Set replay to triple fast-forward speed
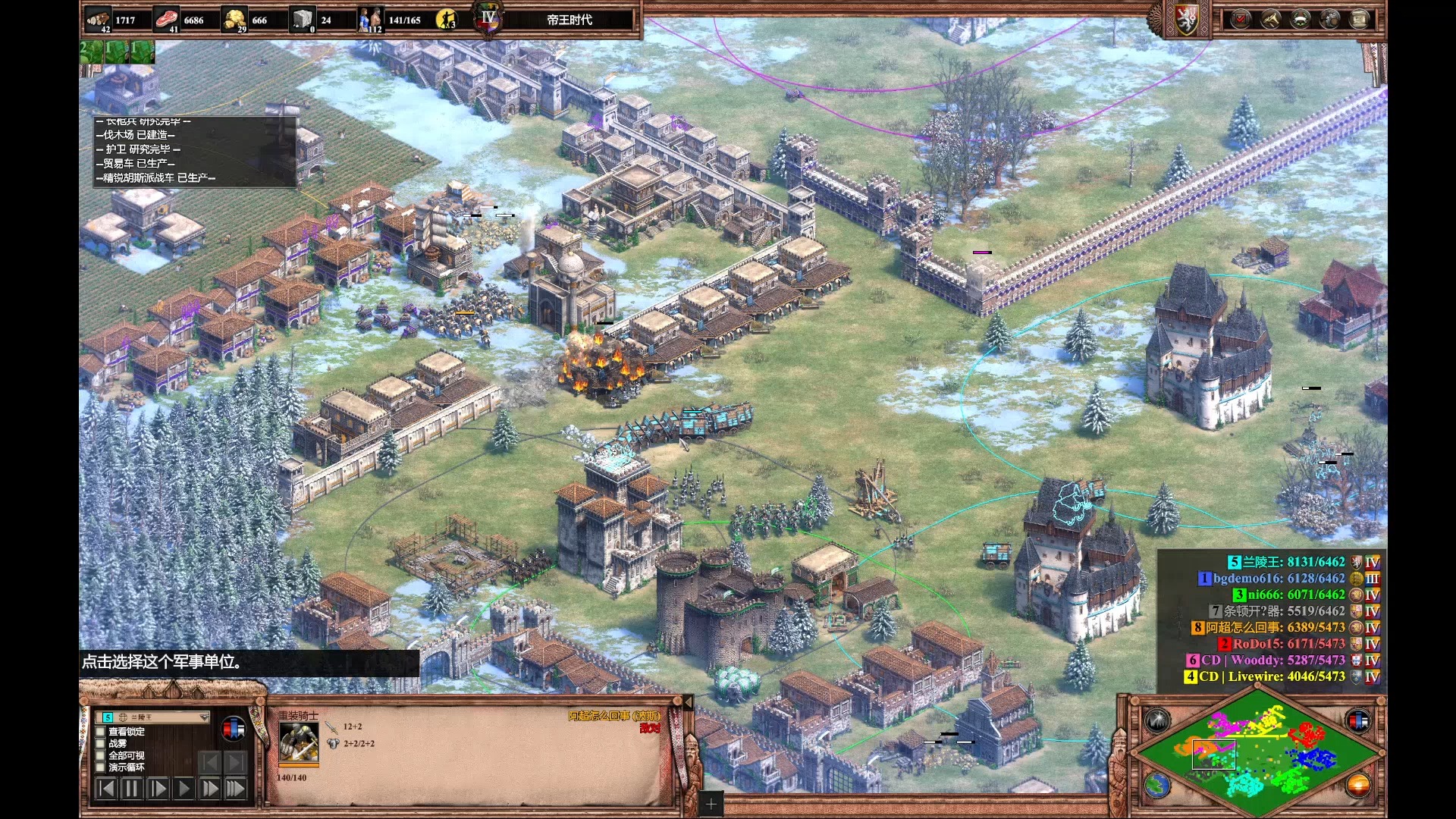The image size is (1456, 819). pyautogui.click(x=235, y=789)
